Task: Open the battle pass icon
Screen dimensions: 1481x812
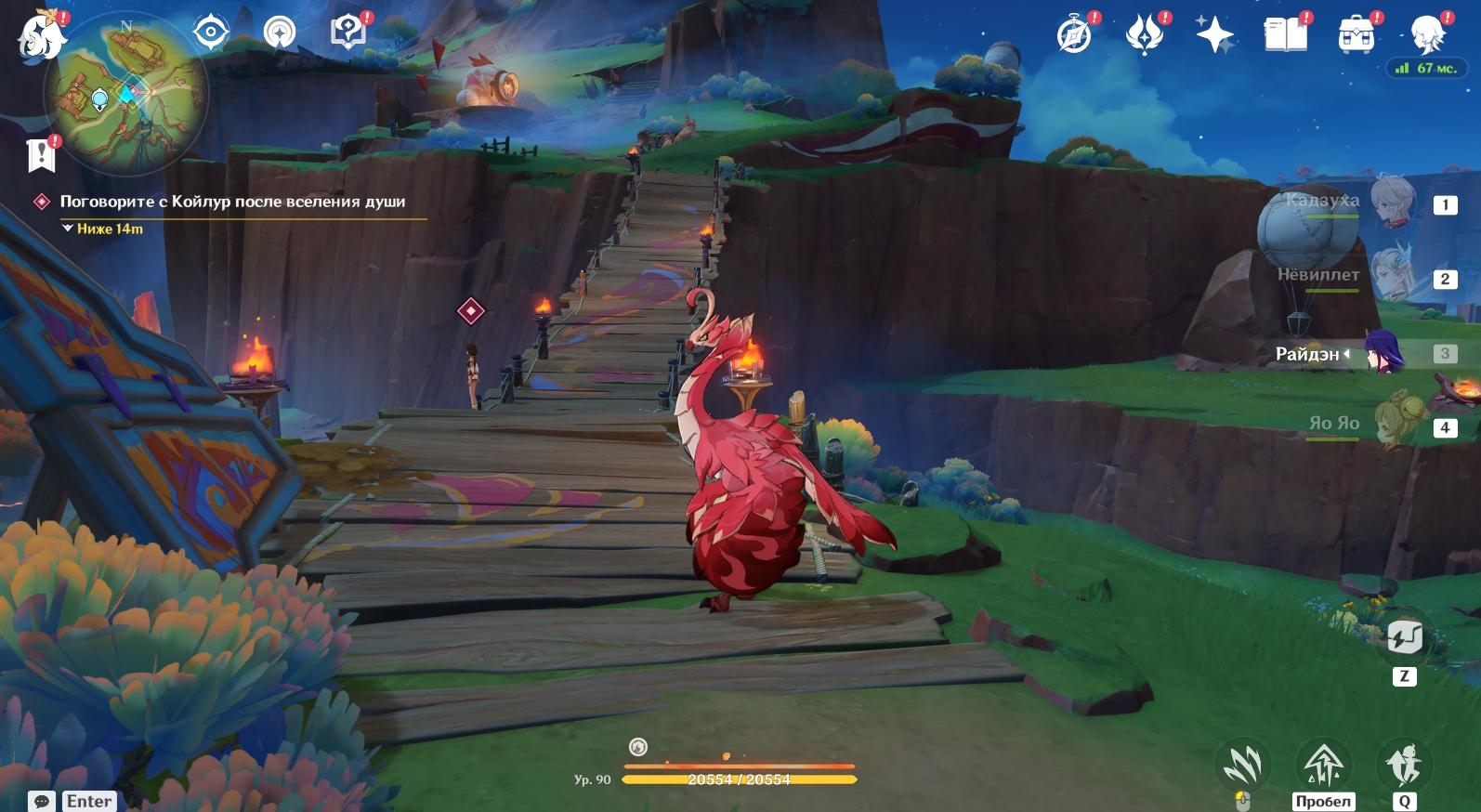Action: 1145,35
